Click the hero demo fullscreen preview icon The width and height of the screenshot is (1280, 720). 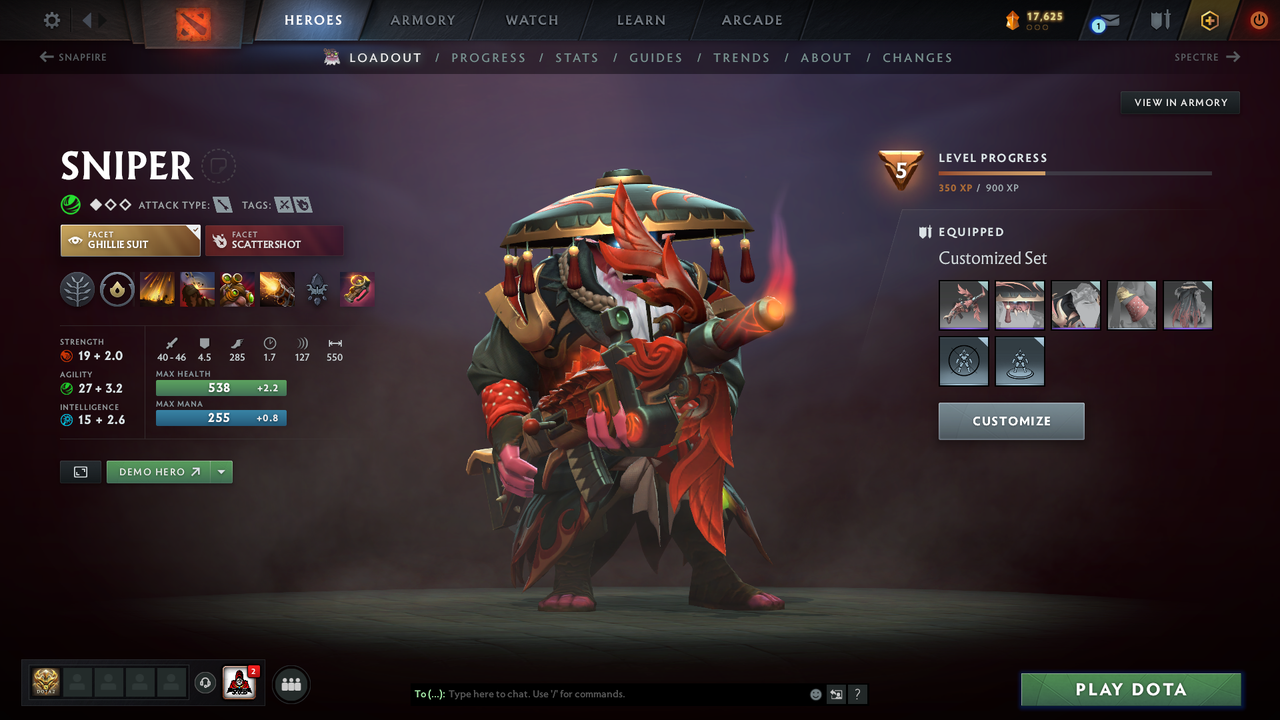(80, 471)
